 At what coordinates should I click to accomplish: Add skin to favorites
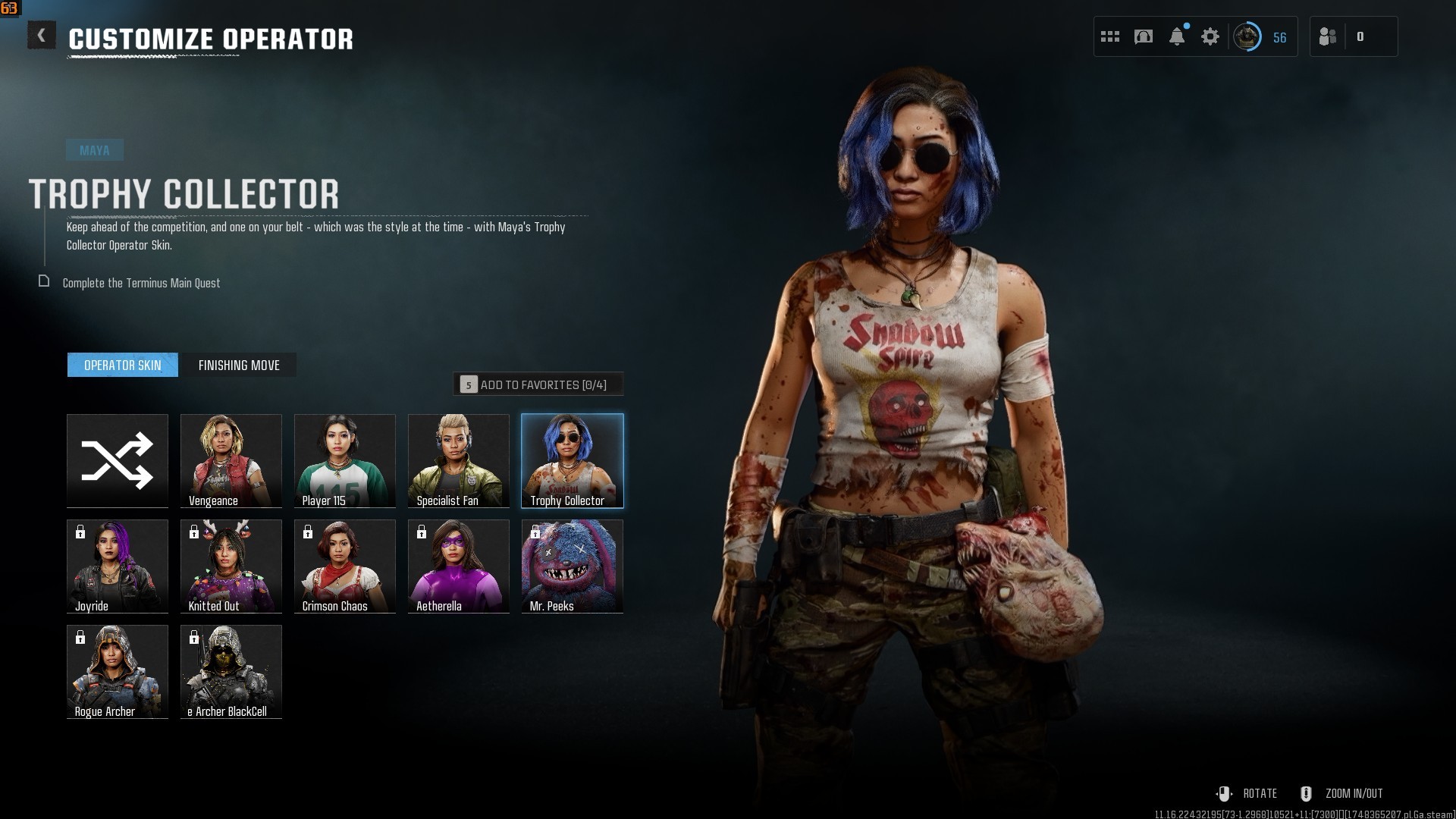tap(538, 384)
